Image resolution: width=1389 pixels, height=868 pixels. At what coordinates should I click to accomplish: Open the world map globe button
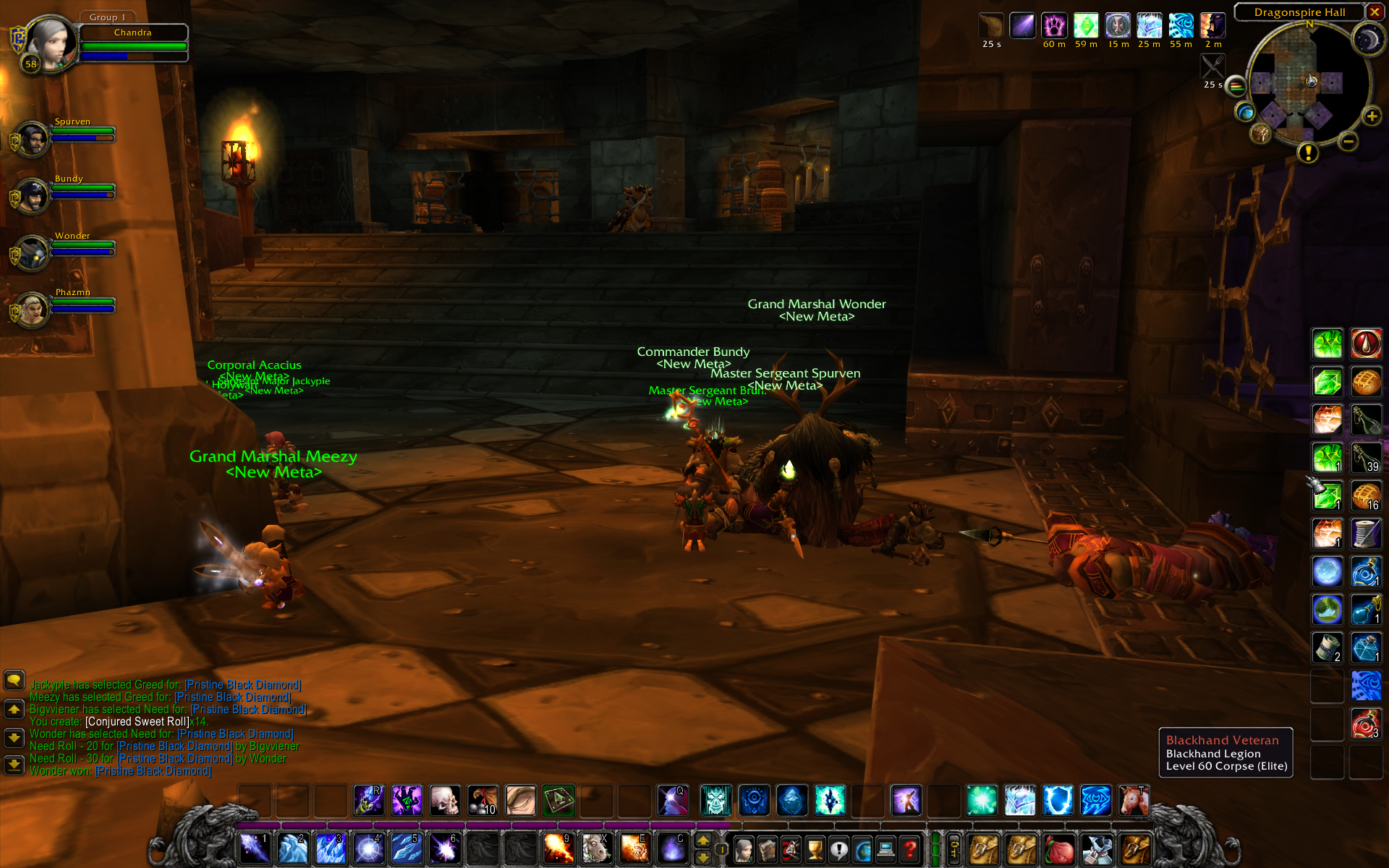(x=1245, y=112)
